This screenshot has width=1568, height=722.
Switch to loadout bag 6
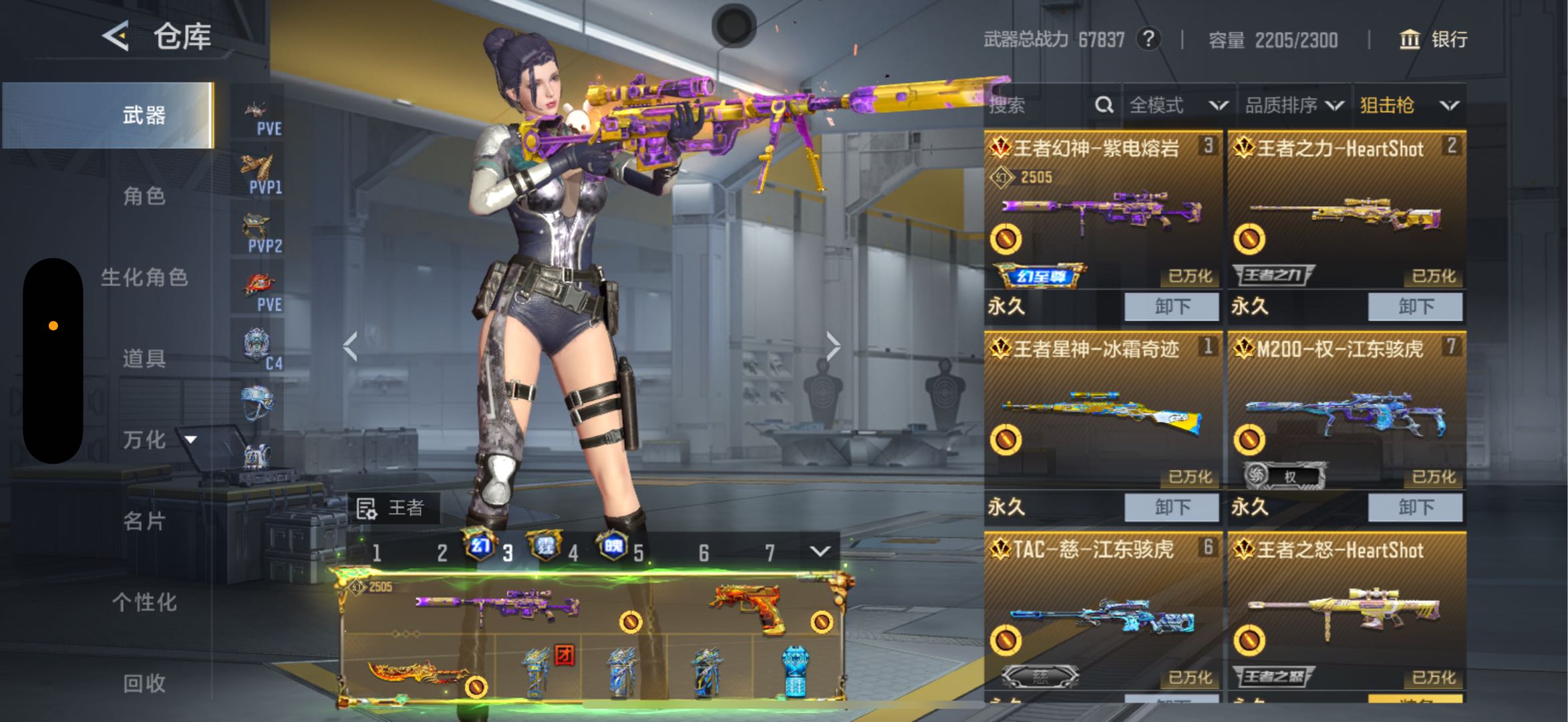tap(703, 553)
